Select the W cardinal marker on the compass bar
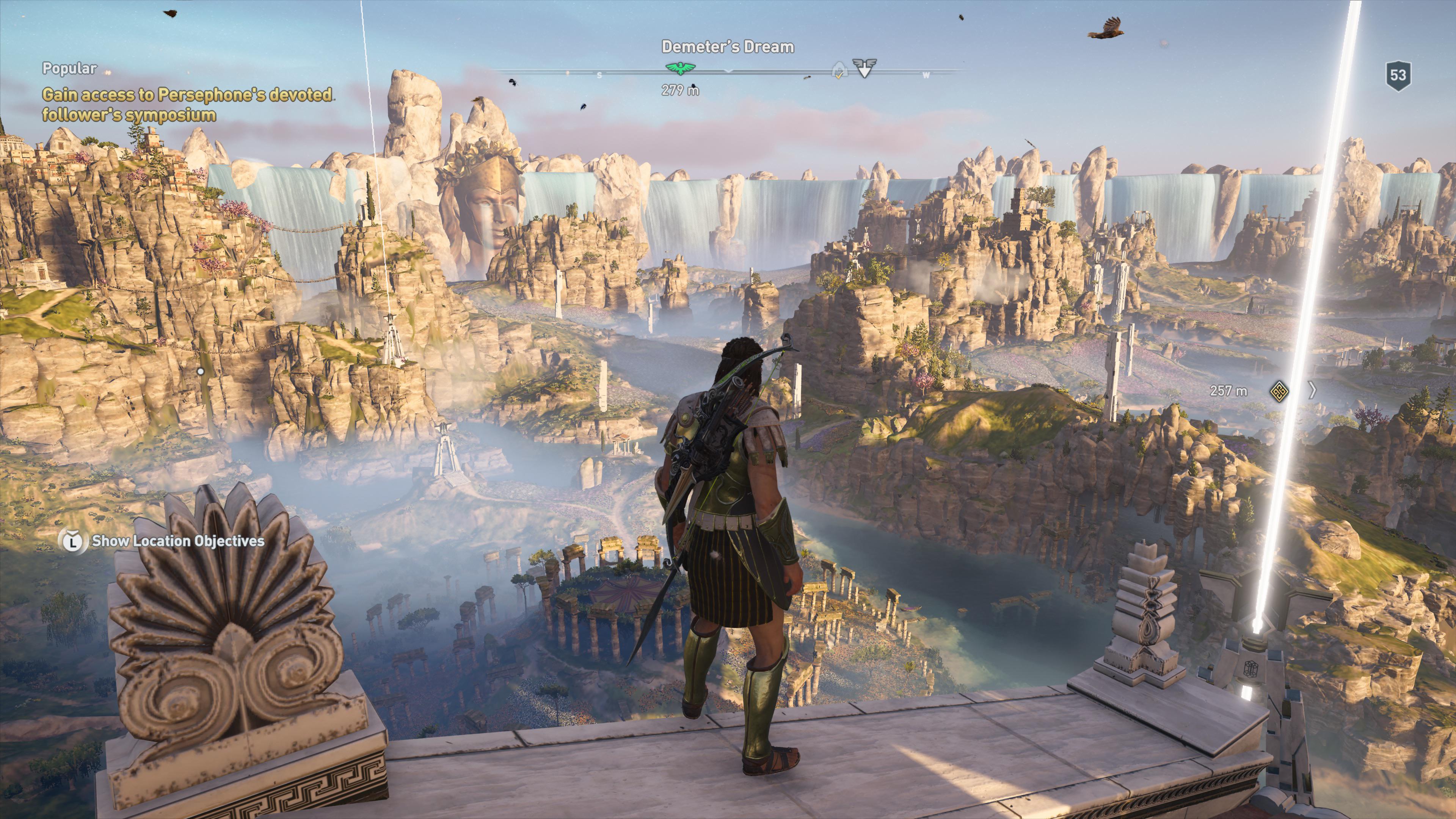The height and width of the screenshot is (819, 1456). click(926, 75)
